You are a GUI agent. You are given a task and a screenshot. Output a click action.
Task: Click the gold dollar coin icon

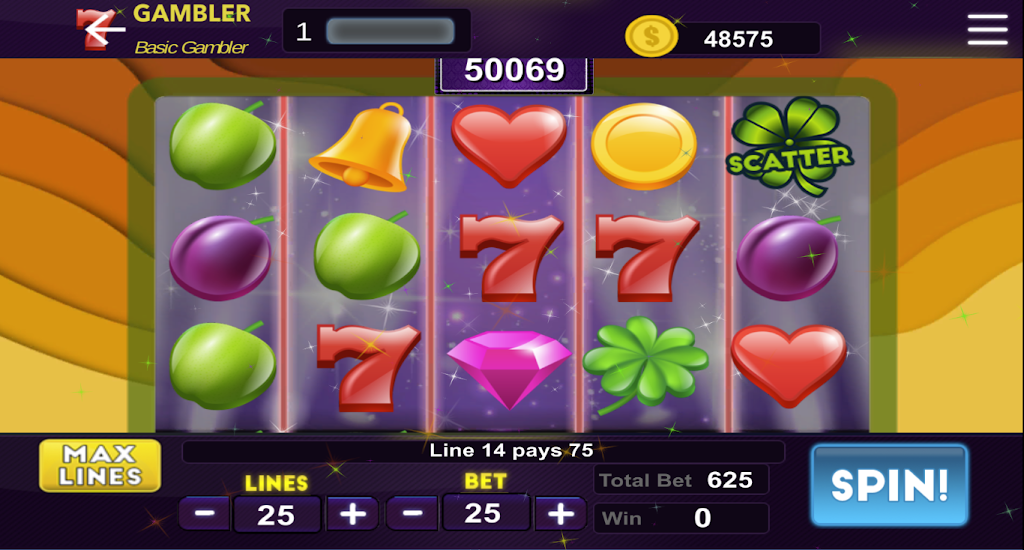coord(651,38)
